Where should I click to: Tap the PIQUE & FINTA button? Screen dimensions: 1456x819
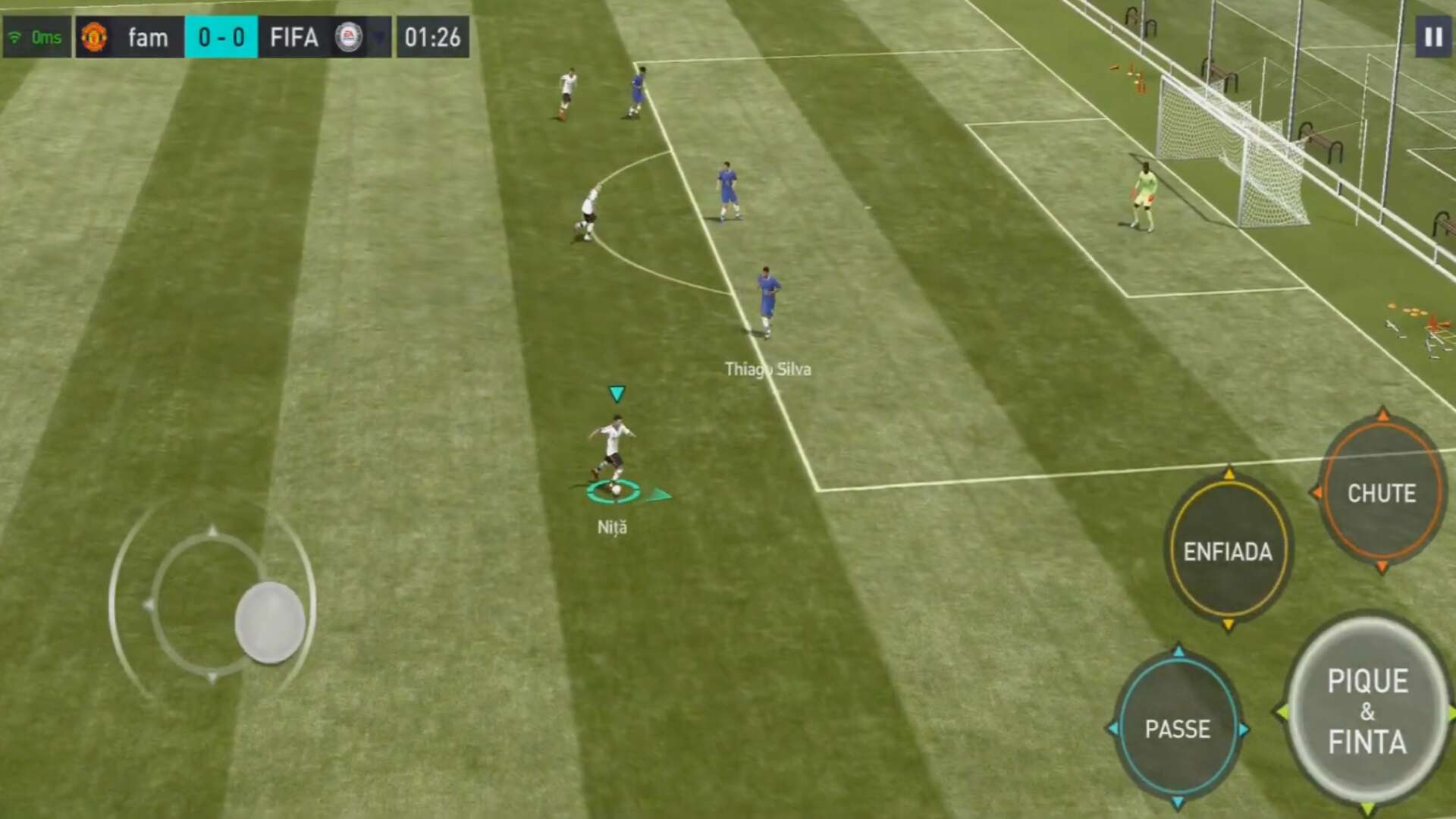point(1367,711)
